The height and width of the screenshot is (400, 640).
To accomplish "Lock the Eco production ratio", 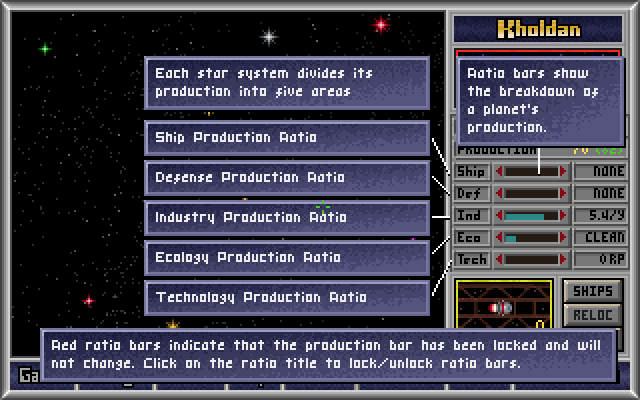I will [x=471, y=237].
